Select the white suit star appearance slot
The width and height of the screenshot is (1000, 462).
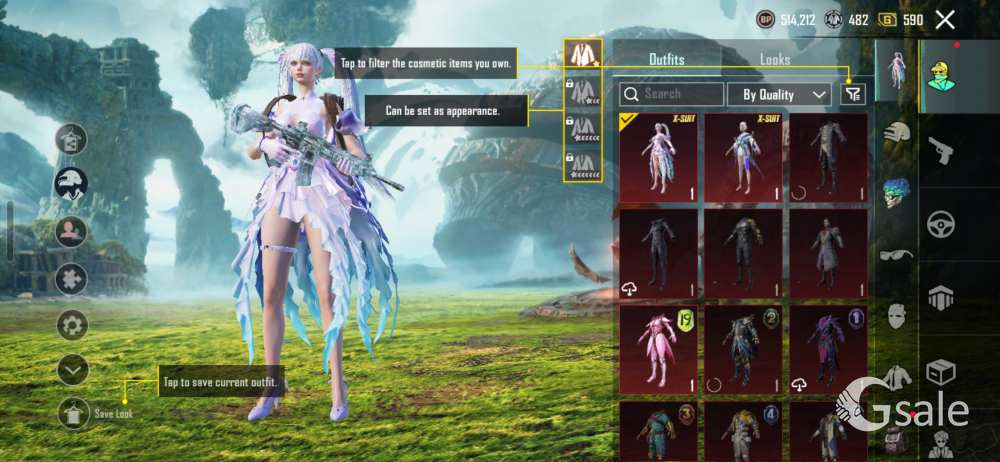[x=582, y=53]
